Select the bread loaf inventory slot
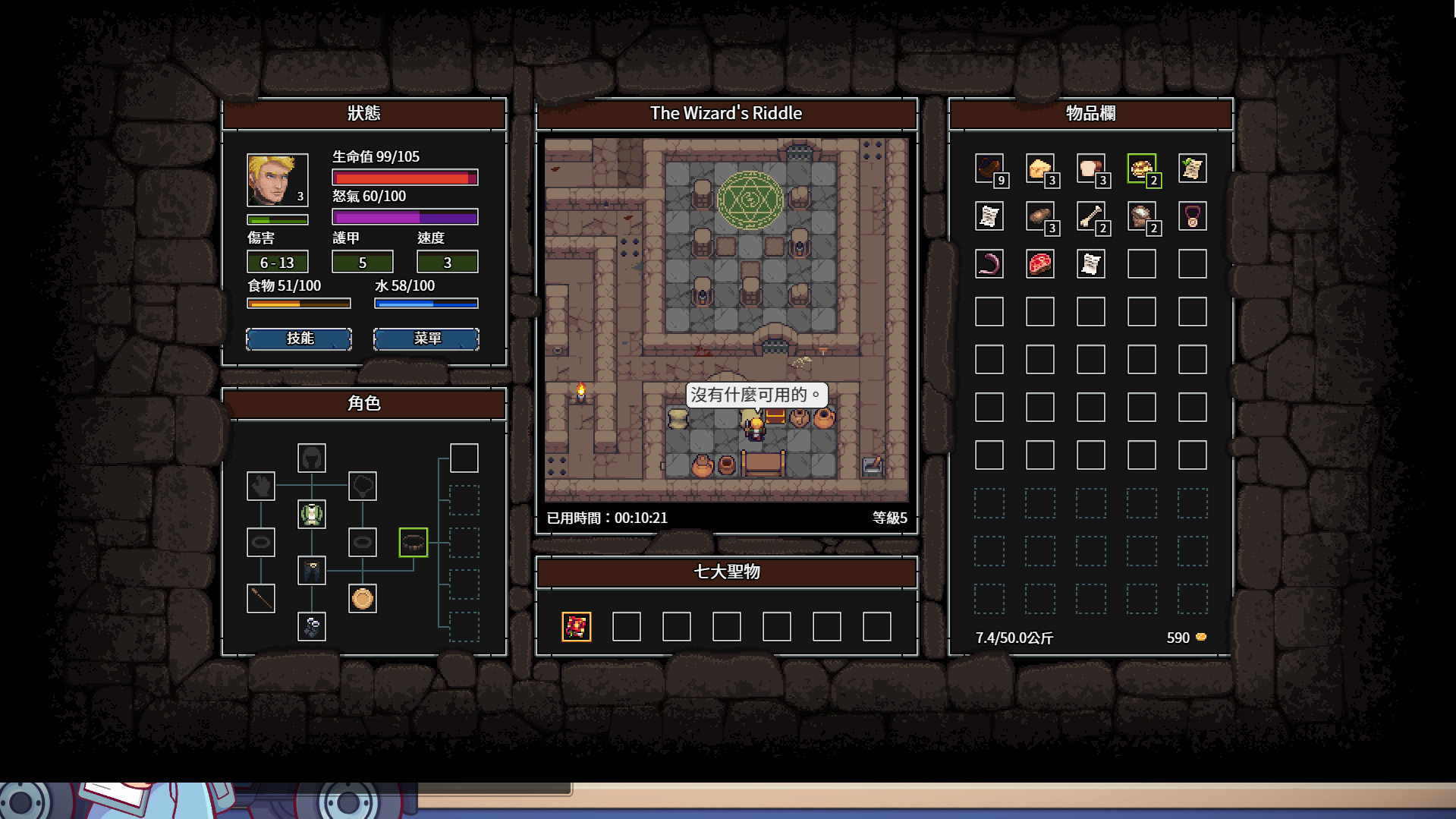The image size is (1456, 819). coord(1090,169)
